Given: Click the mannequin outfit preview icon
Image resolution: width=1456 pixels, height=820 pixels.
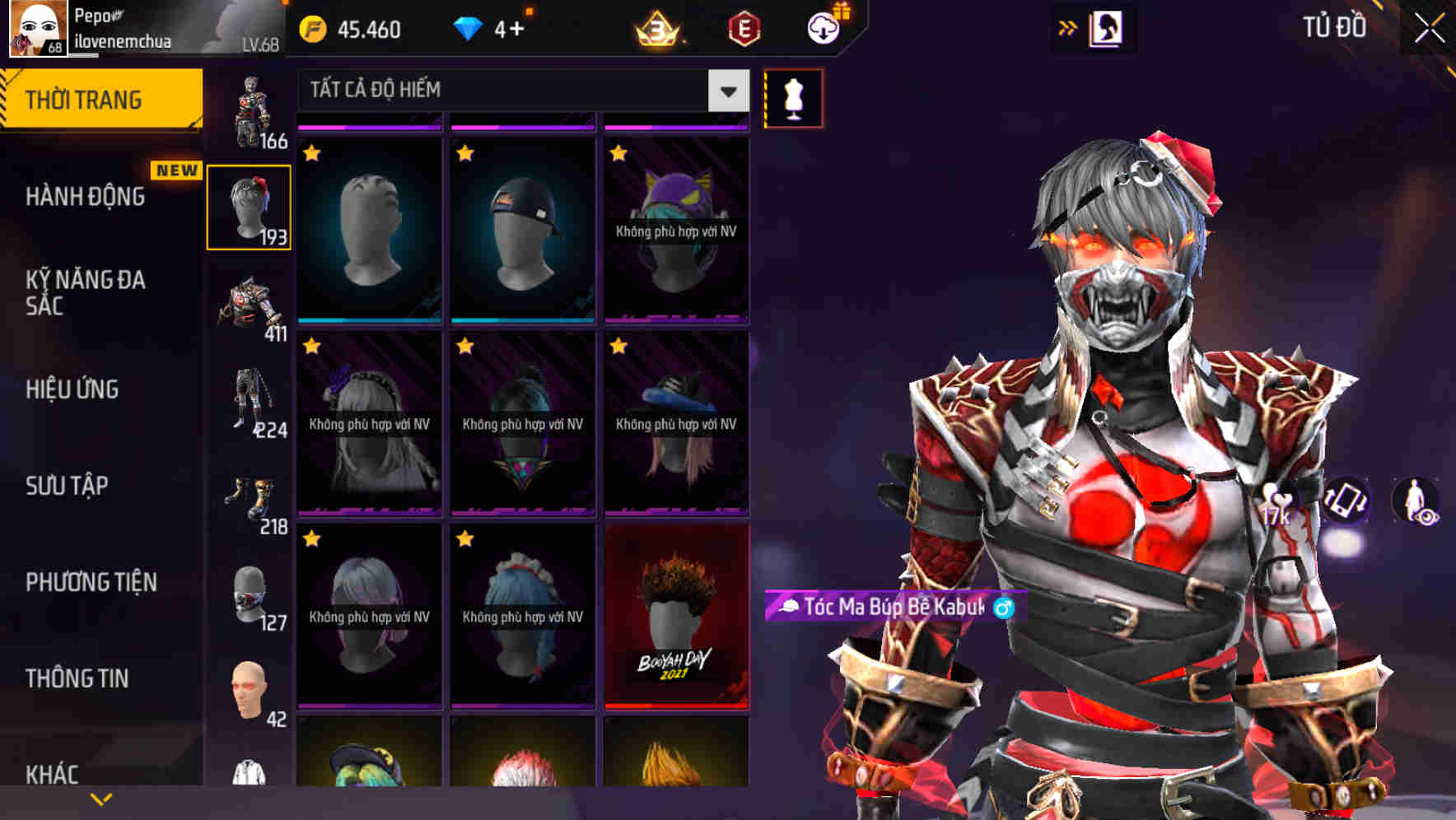Looking at the screenshot, I should pyautogui.click(x=793, y=99).
